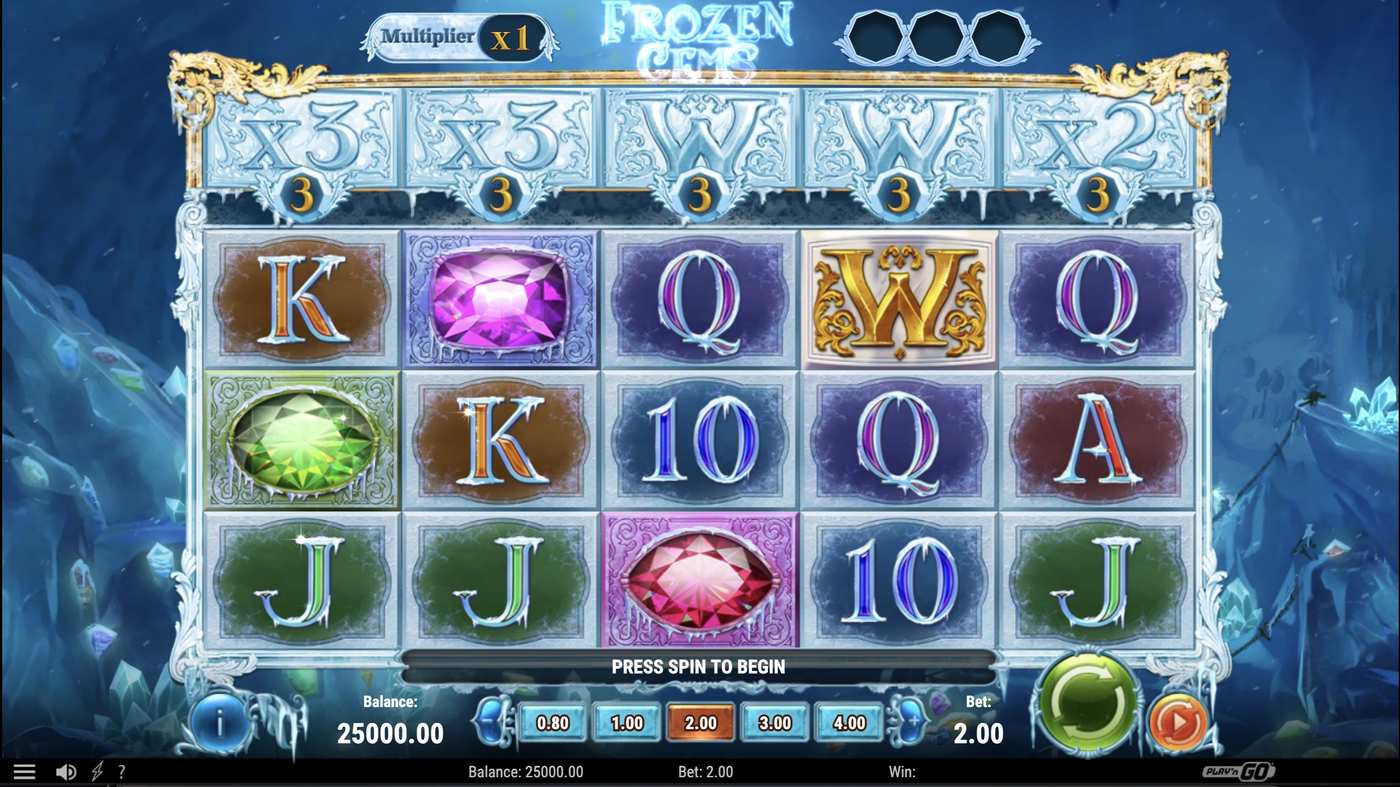Open the hamburger menu in the bottom bar
The width and height of the screenshot is (1400, 787).
[25, 770]
